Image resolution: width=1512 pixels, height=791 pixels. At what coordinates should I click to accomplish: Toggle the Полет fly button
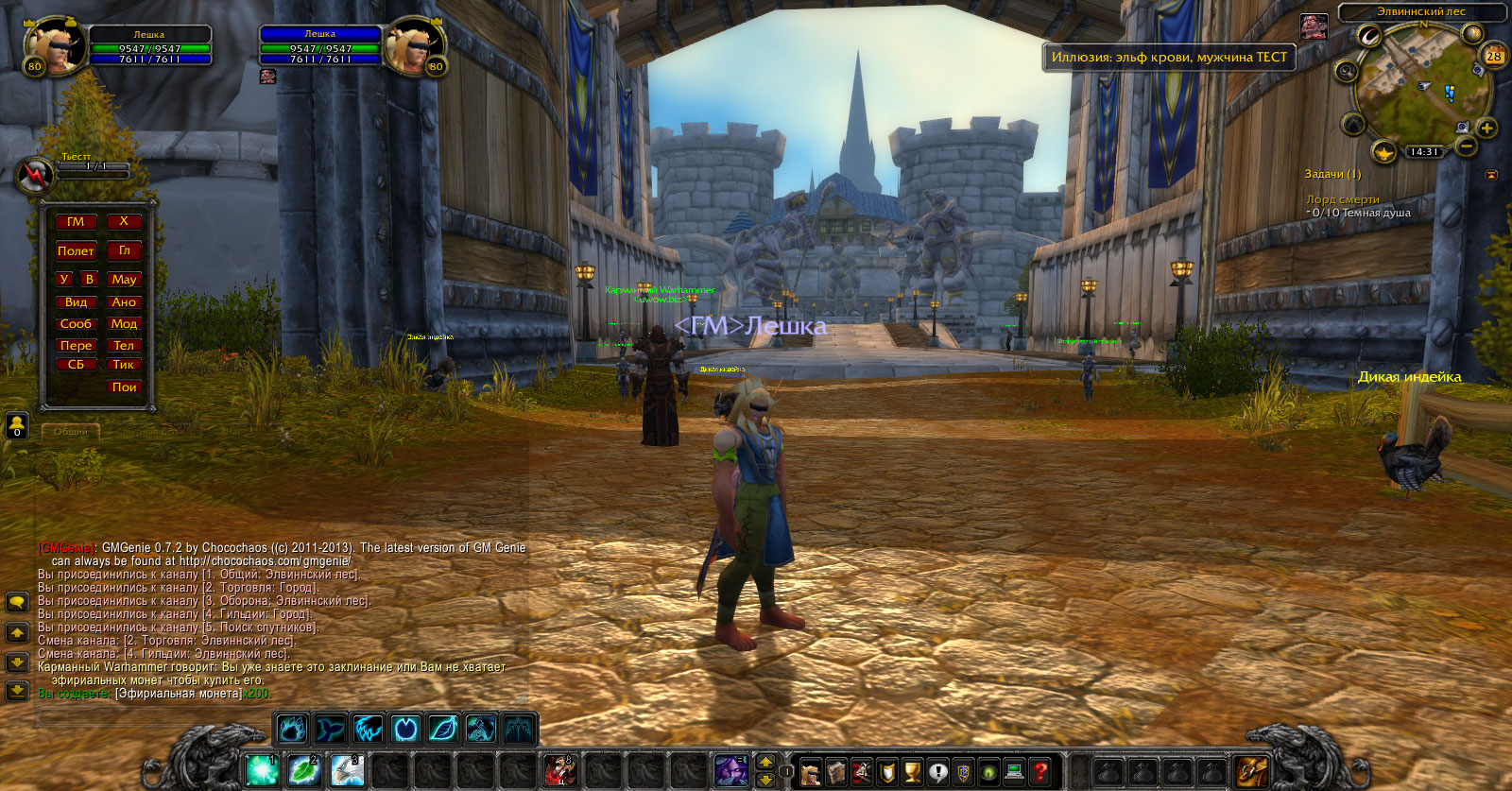pyautogui.click(x=76, y=251)
